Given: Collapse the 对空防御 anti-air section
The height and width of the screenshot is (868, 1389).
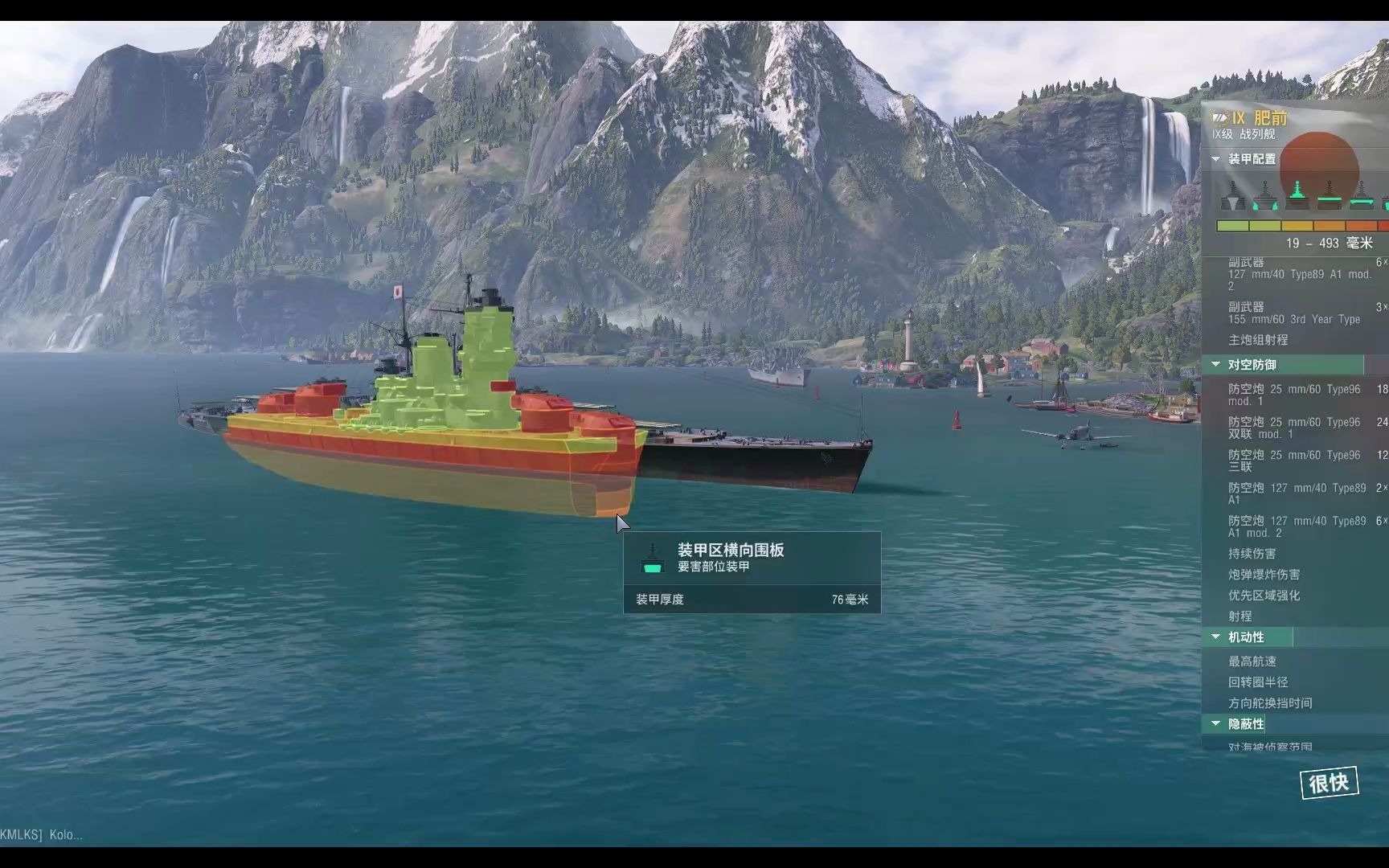Looking at the screenshot, I should point(1216,365).
